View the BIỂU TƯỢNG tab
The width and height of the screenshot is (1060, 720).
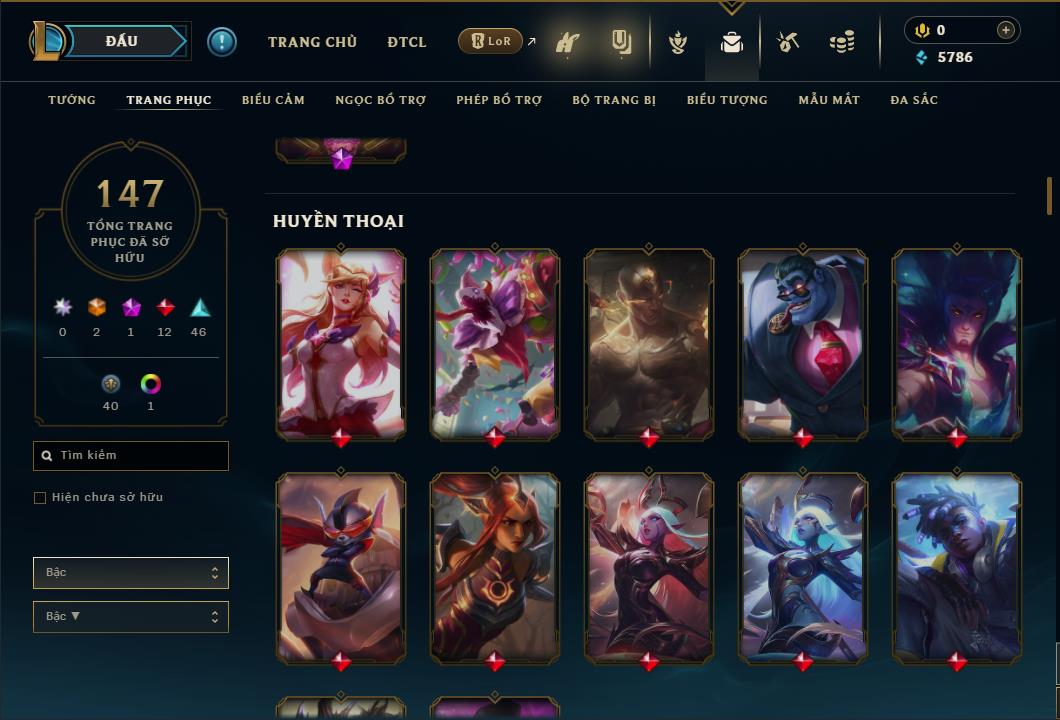727,100
